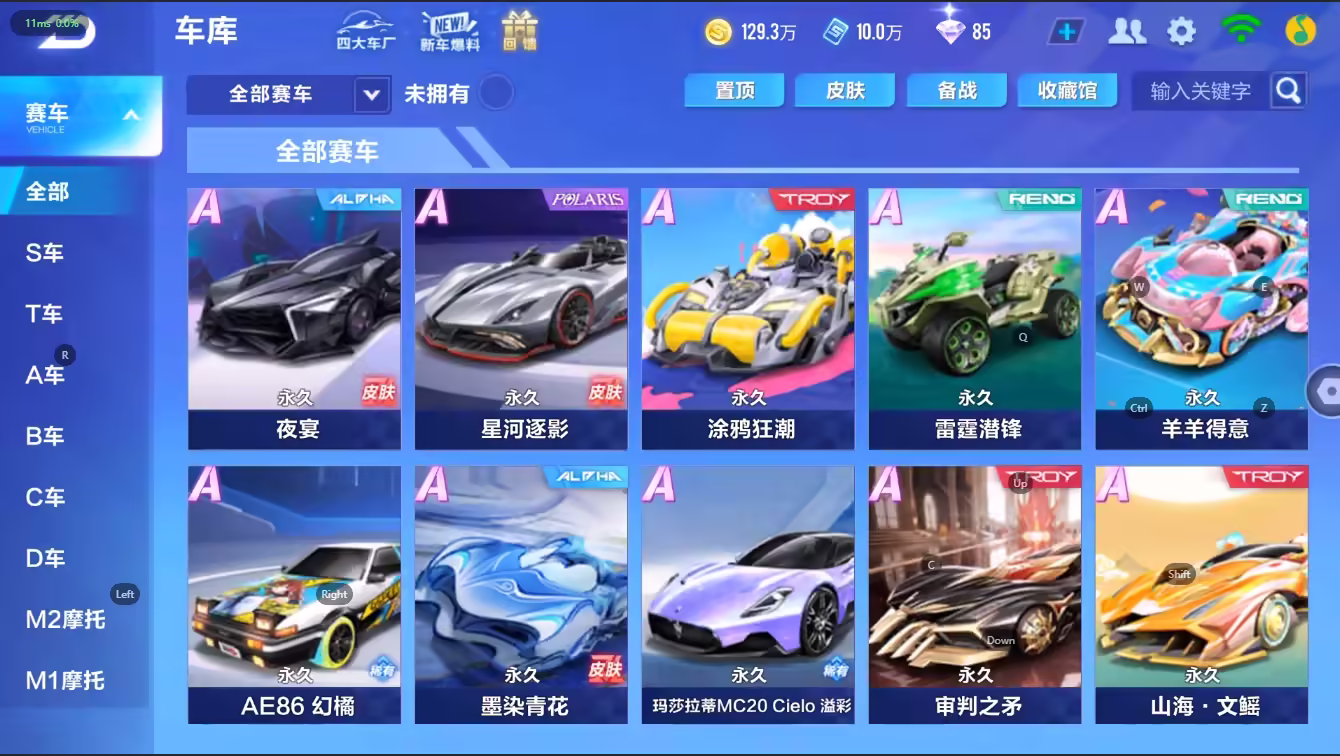This screenshot has height=756, width=1340.
Task: Click the 备战 button
Action: tap(957, 90)
